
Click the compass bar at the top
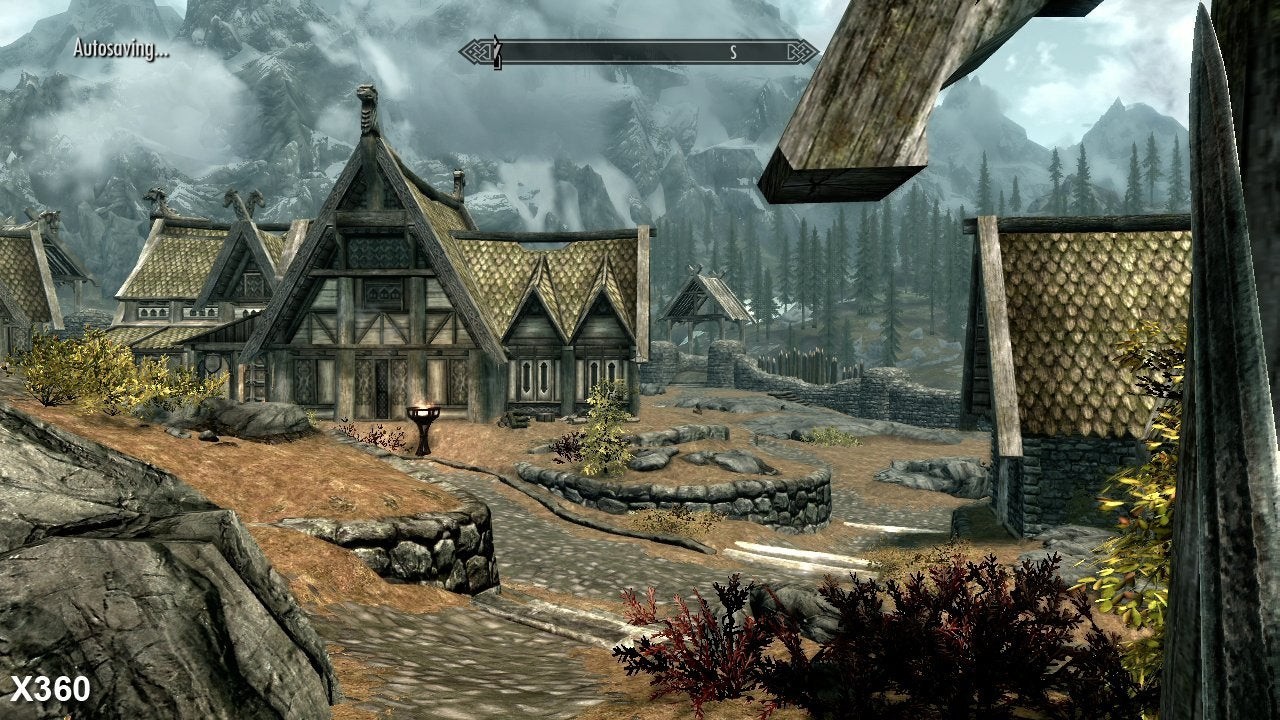coord(638,52)
